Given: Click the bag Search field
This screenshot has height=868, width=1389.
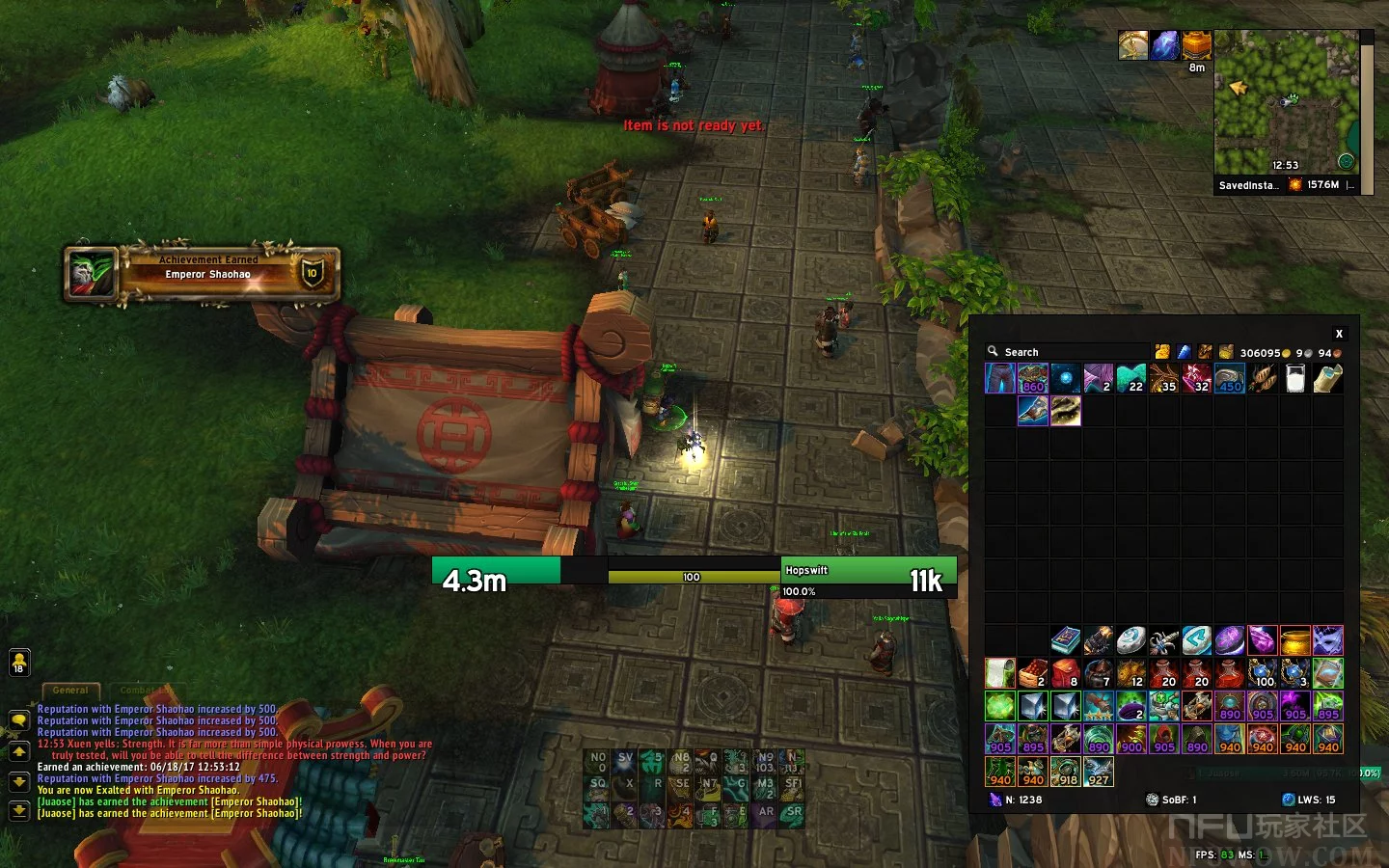Looking at the screenshot, I should 1061,352.
